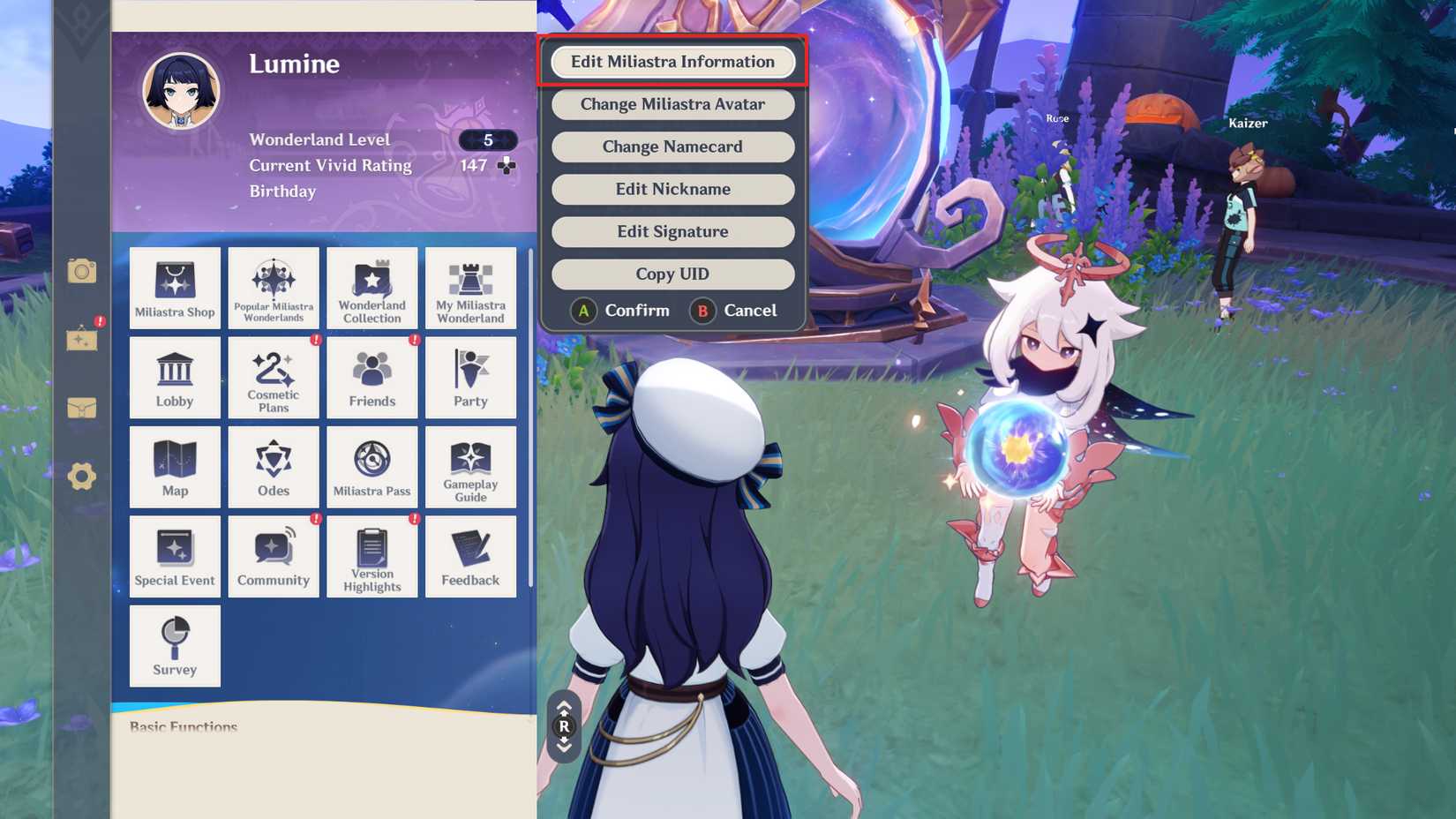The image size is (1456, 819).
Task: Select Edit Miliastra Information
Action: coord(672,62)
